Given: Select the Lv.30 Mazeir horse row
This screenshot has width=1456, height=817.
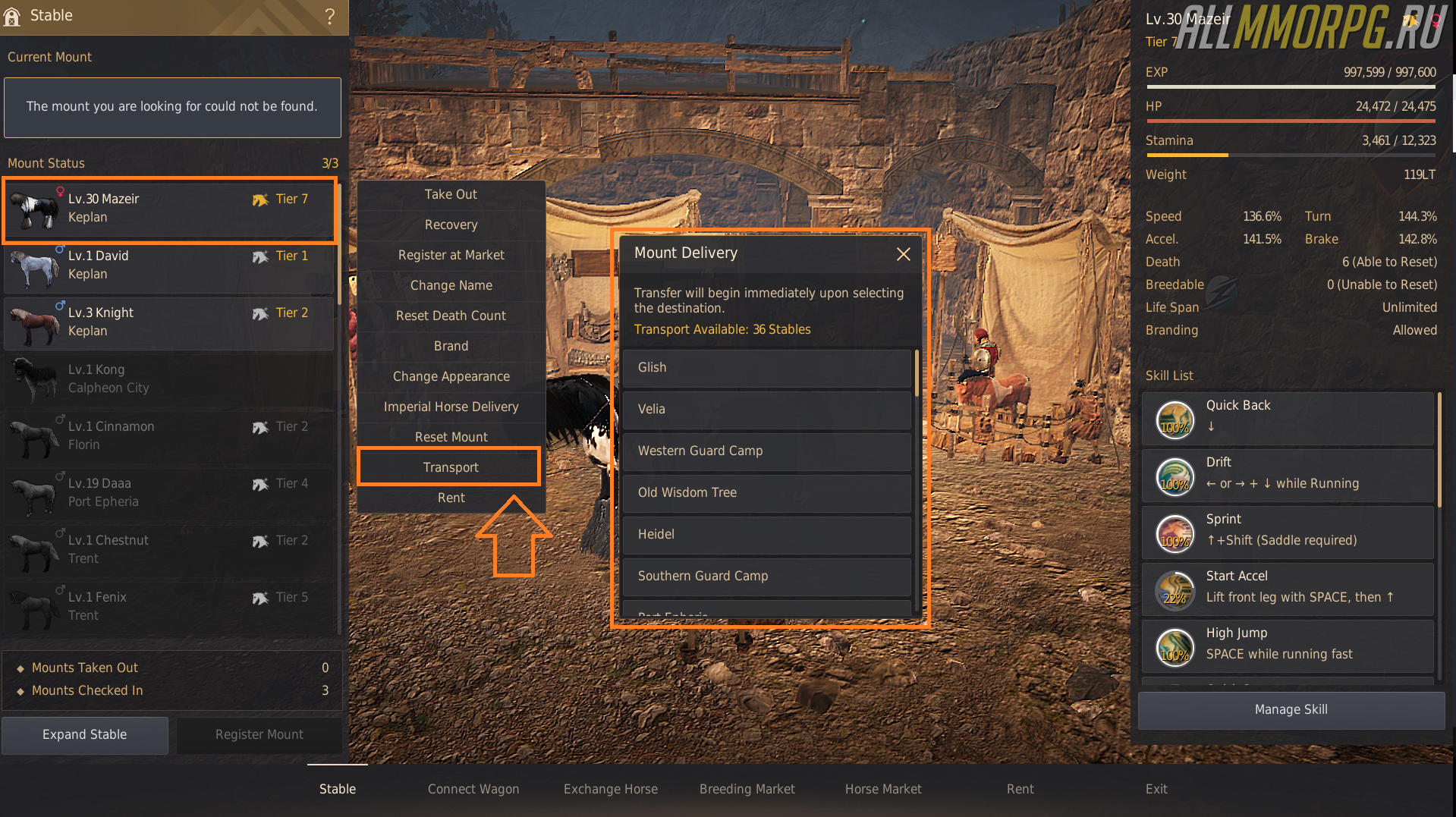Looking at the screenshot, I should (169, 209).
